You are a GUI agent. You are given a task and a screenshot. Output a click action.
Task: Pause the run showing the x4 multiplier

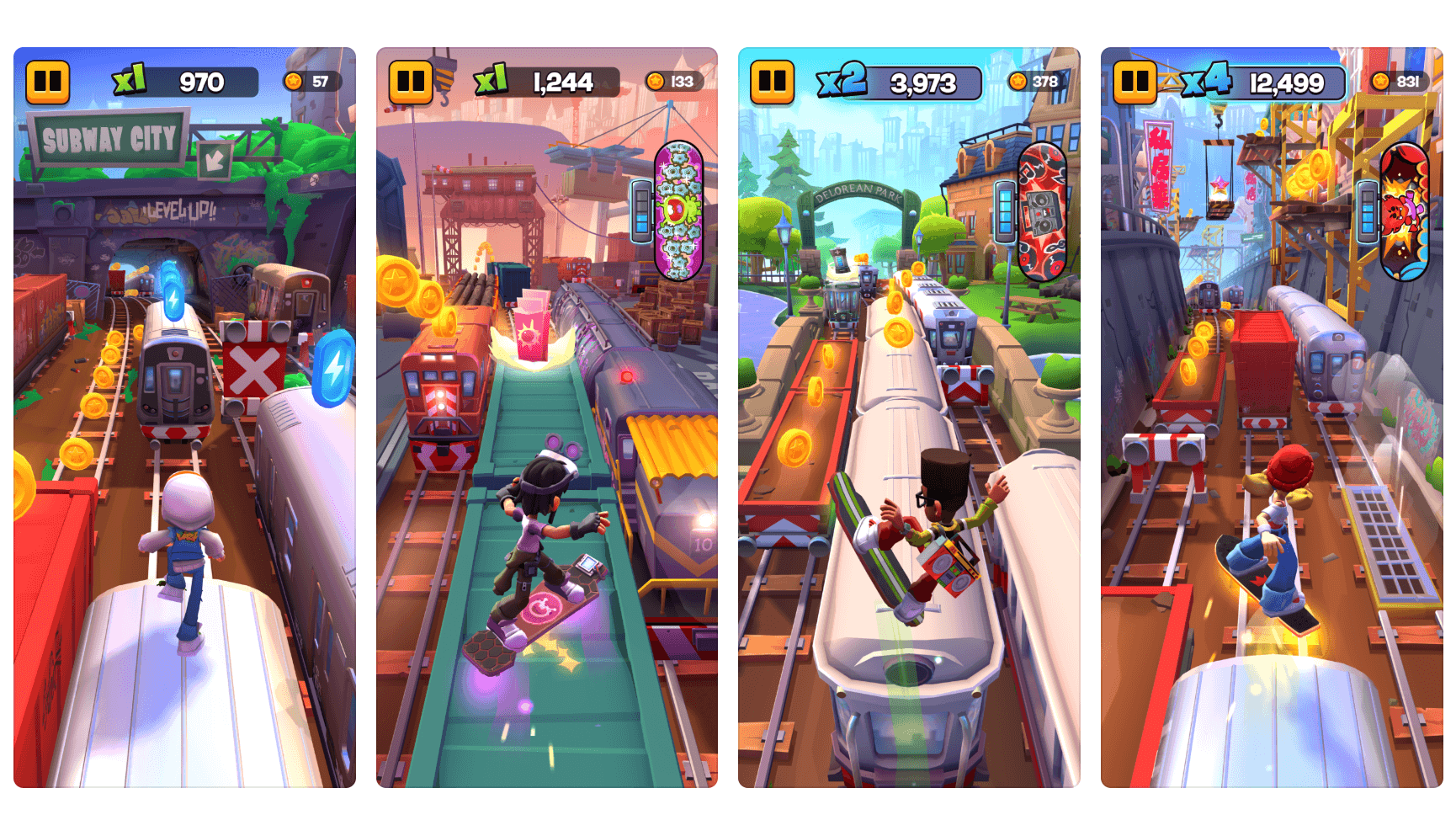tap(1135, 82)
